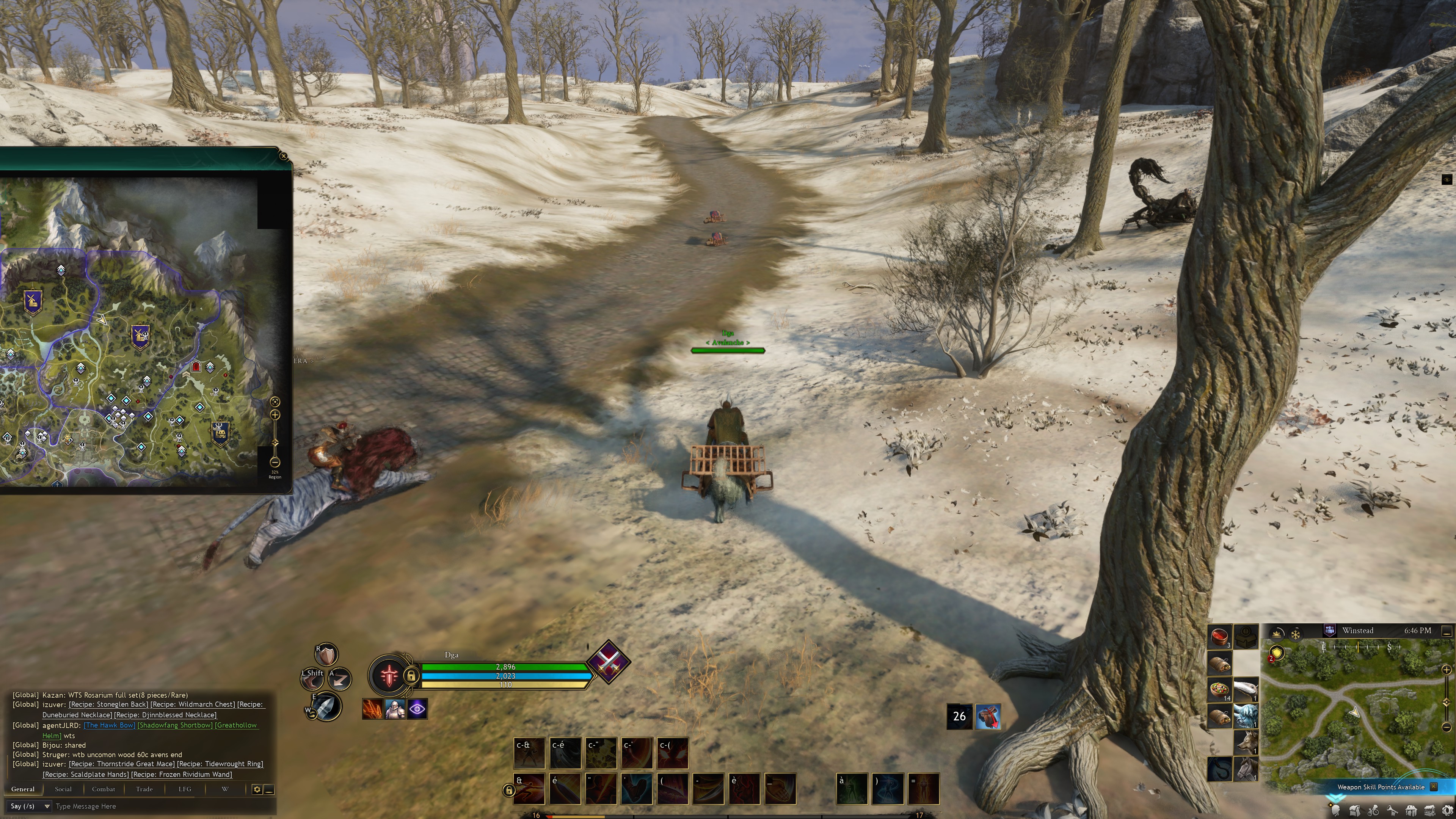Switch chat to the Trade tab
The image size is (1456, 819).
coord(144,789)
